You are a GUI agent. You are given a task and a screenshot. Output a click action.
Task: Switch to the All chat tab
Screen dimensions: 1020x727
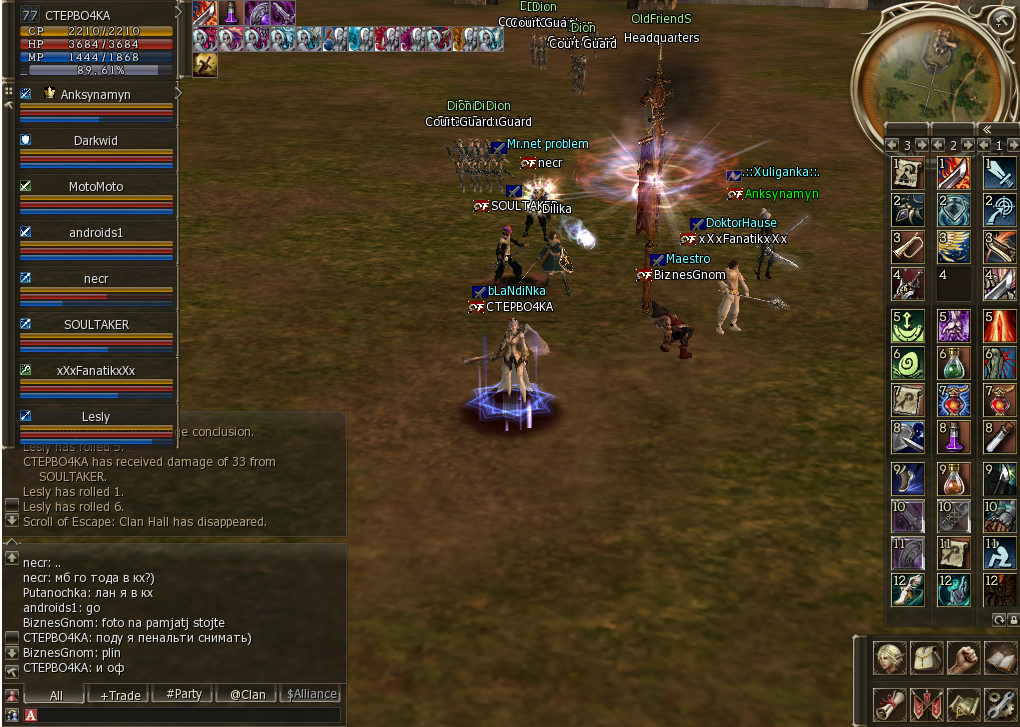coord(56,694)
